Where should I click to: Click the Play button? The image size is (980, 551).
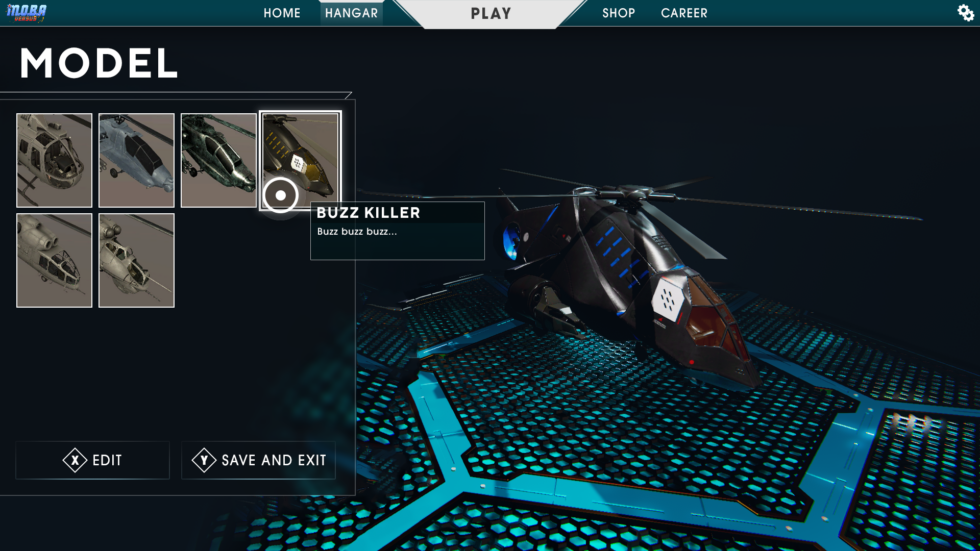490,14
